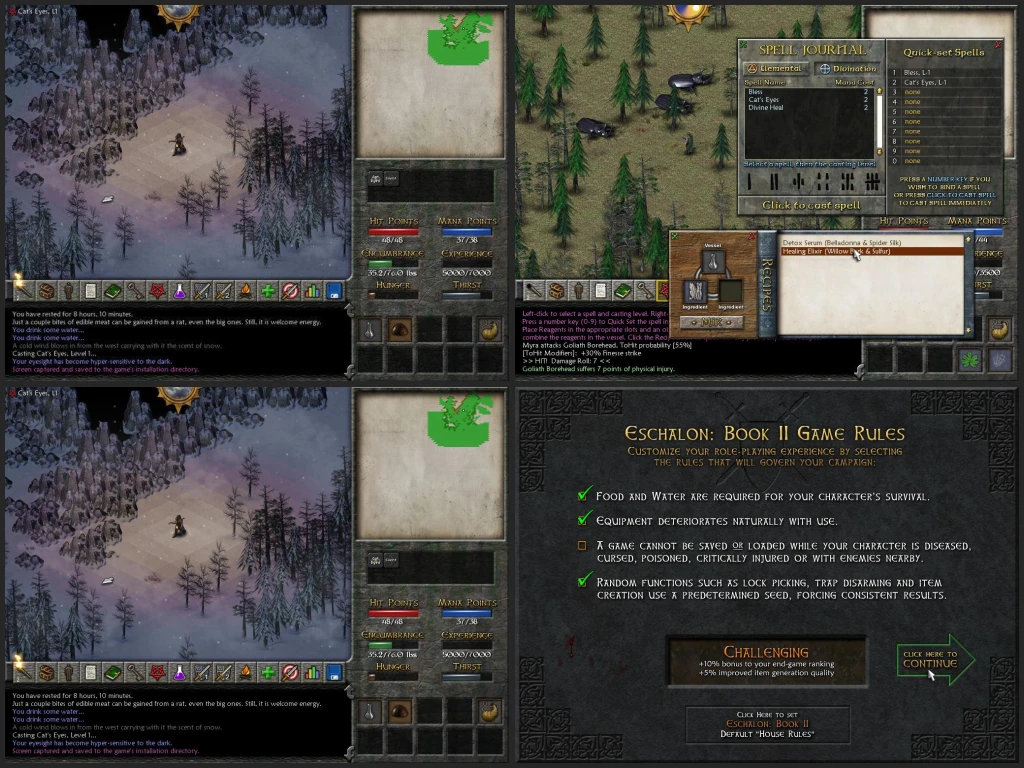Click the Mix button in alchemy window
This screenshot has height=768, width=1024.
coord(714,322)
